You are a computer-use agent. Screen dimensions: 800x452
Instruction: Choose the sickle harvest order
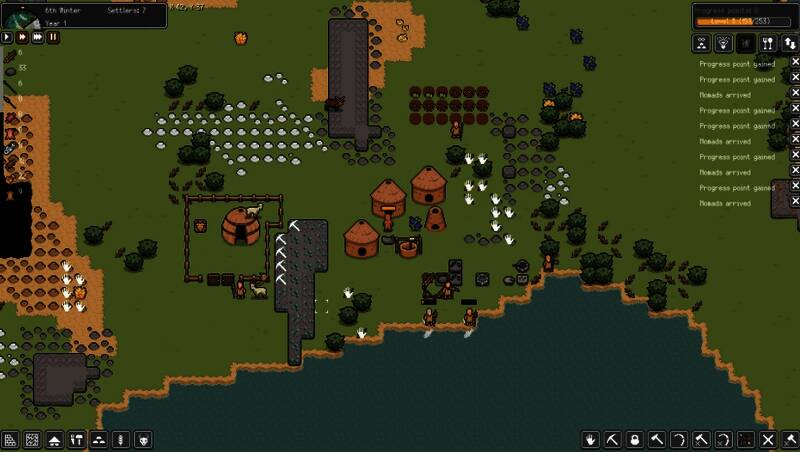tap(679, 440)
